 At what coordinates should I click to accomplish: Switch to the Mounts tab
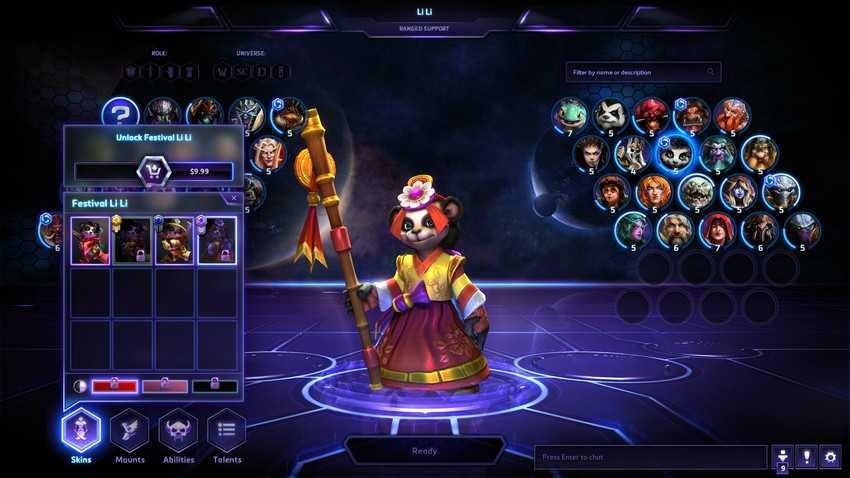[130, 433]
